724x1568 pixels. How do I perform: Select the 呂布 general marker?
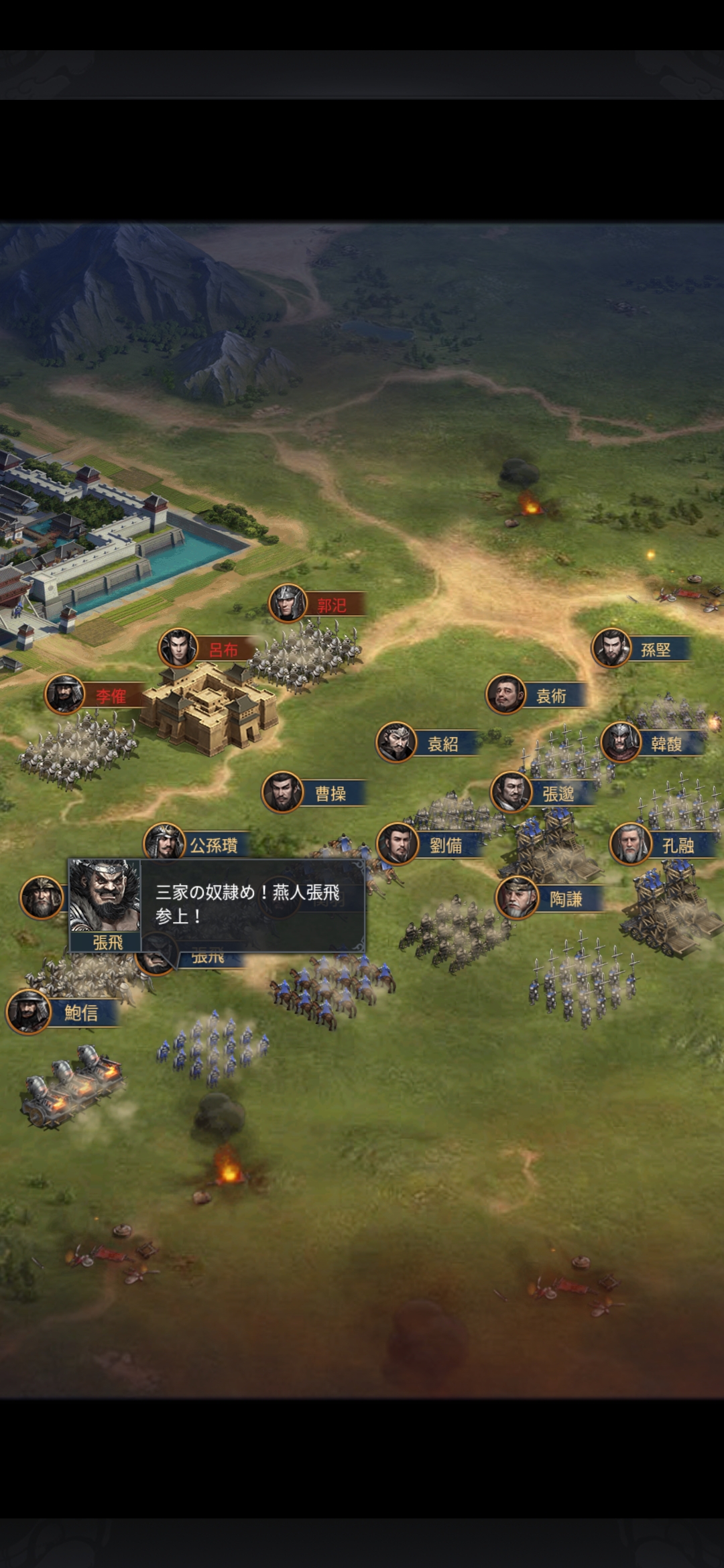tap(207, 649)
